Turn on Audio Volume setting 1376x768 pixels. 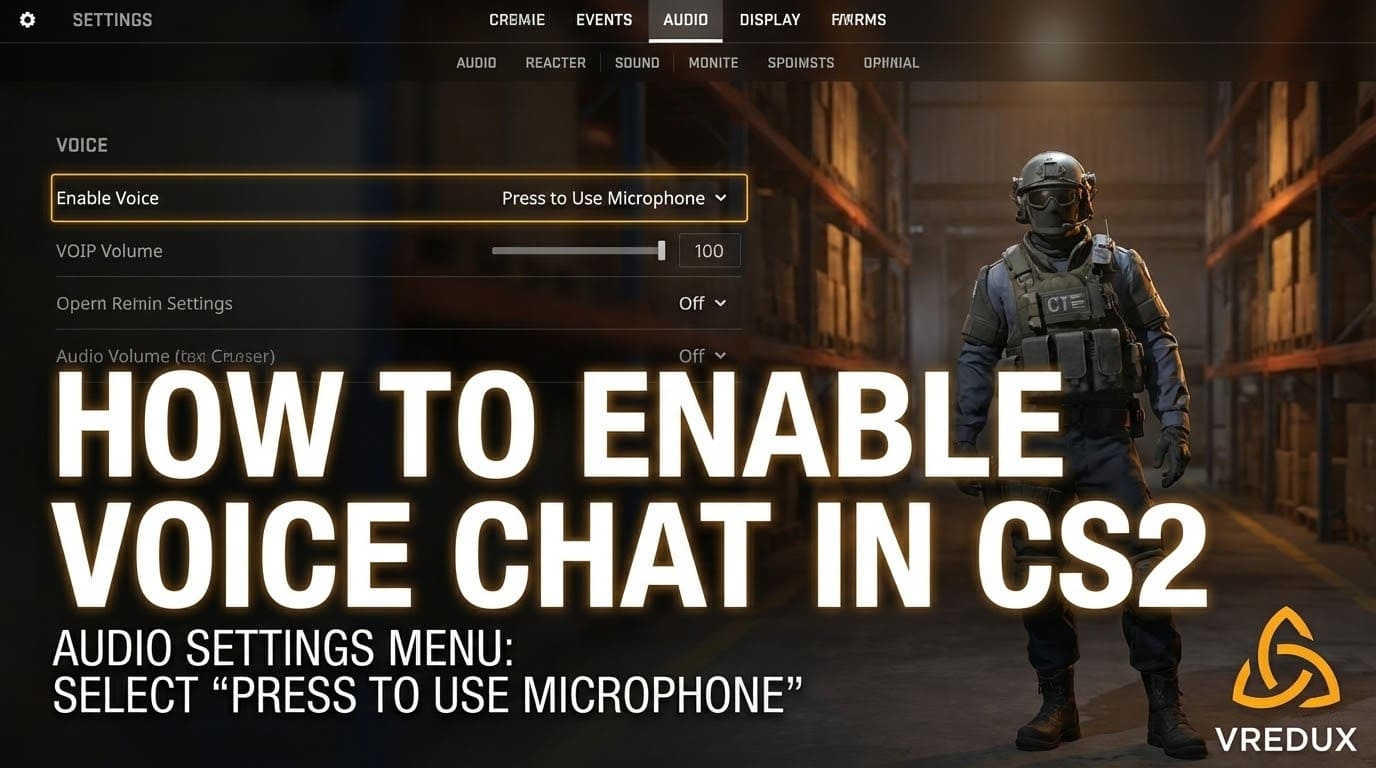pos(691,355)
